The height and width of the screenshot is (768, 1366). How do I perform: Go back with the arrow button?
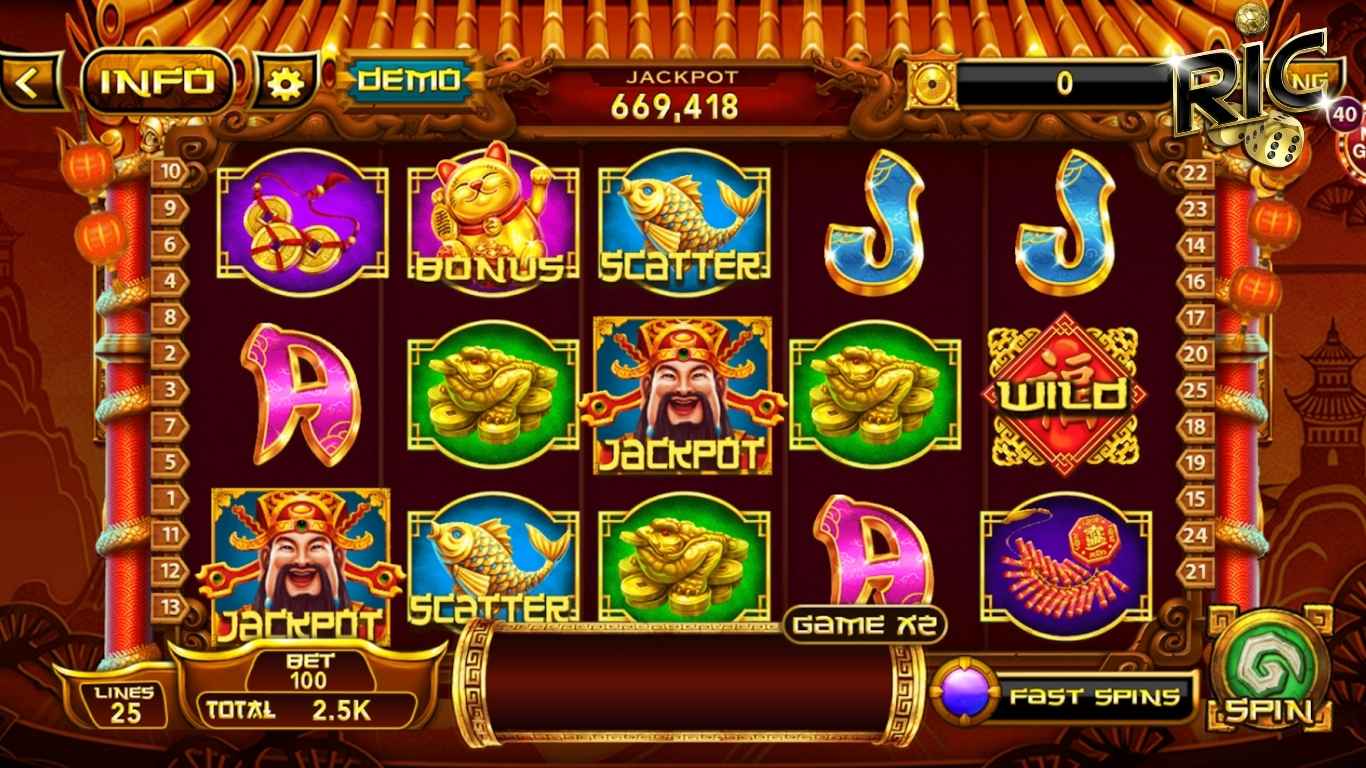coord(28,82)
